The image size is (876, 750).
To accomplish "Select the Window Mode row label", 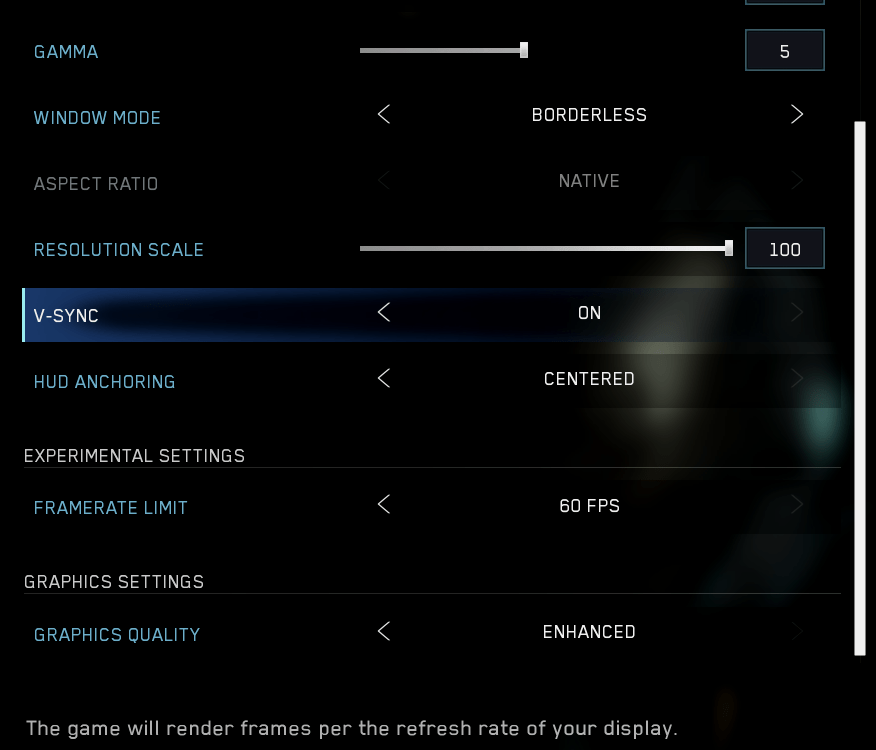I will [x=97, y=118].
